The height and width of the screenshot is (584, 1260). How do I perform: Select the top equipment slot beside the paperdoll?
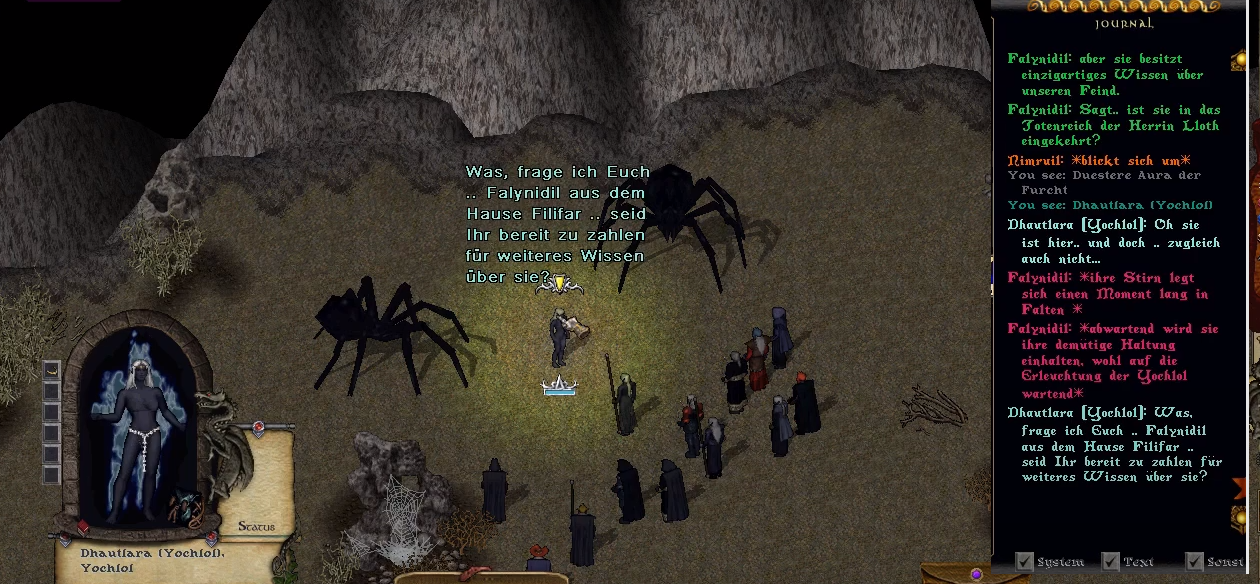point(52,371)
